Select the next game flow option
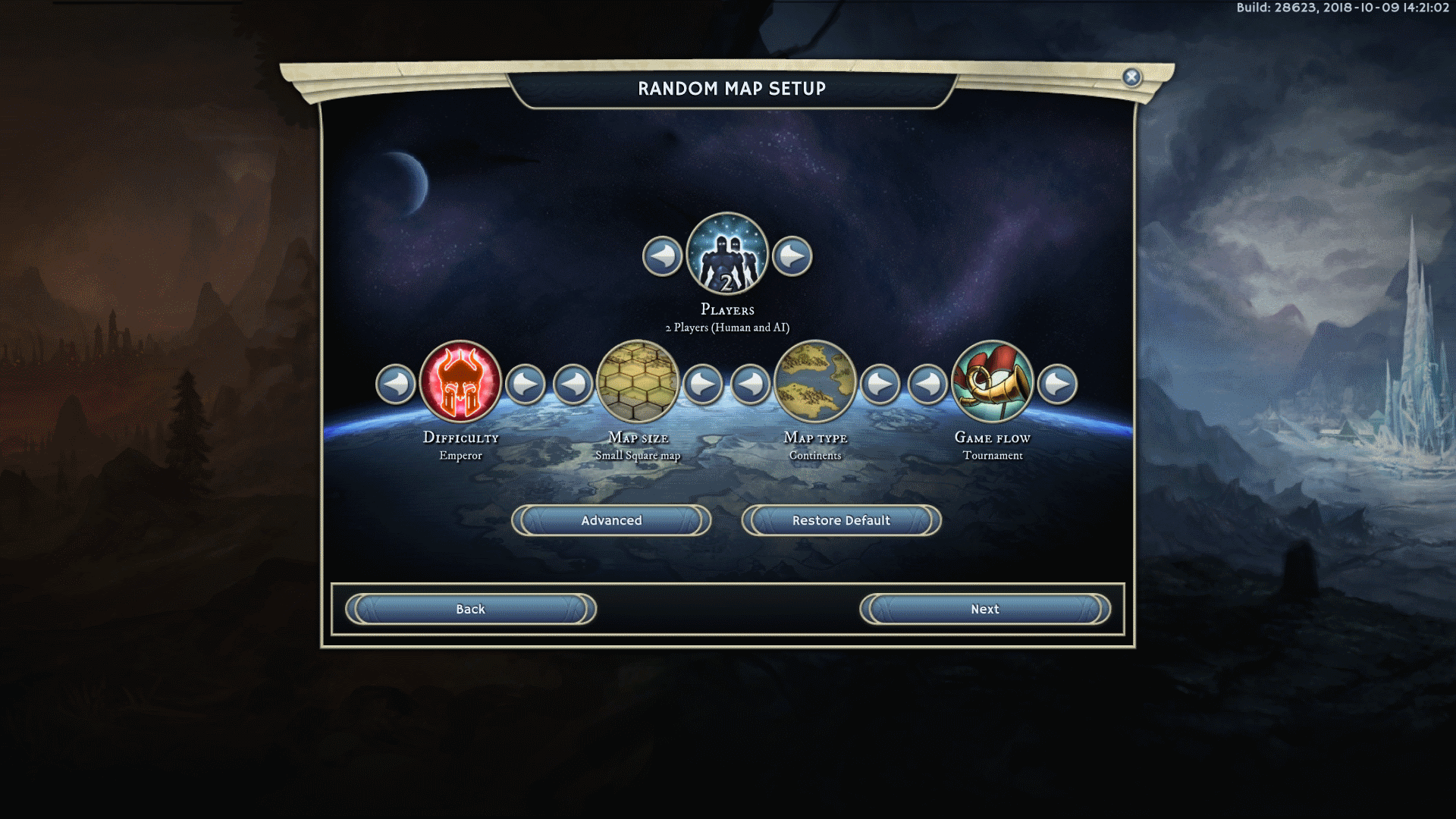 tap(1058, 384)
